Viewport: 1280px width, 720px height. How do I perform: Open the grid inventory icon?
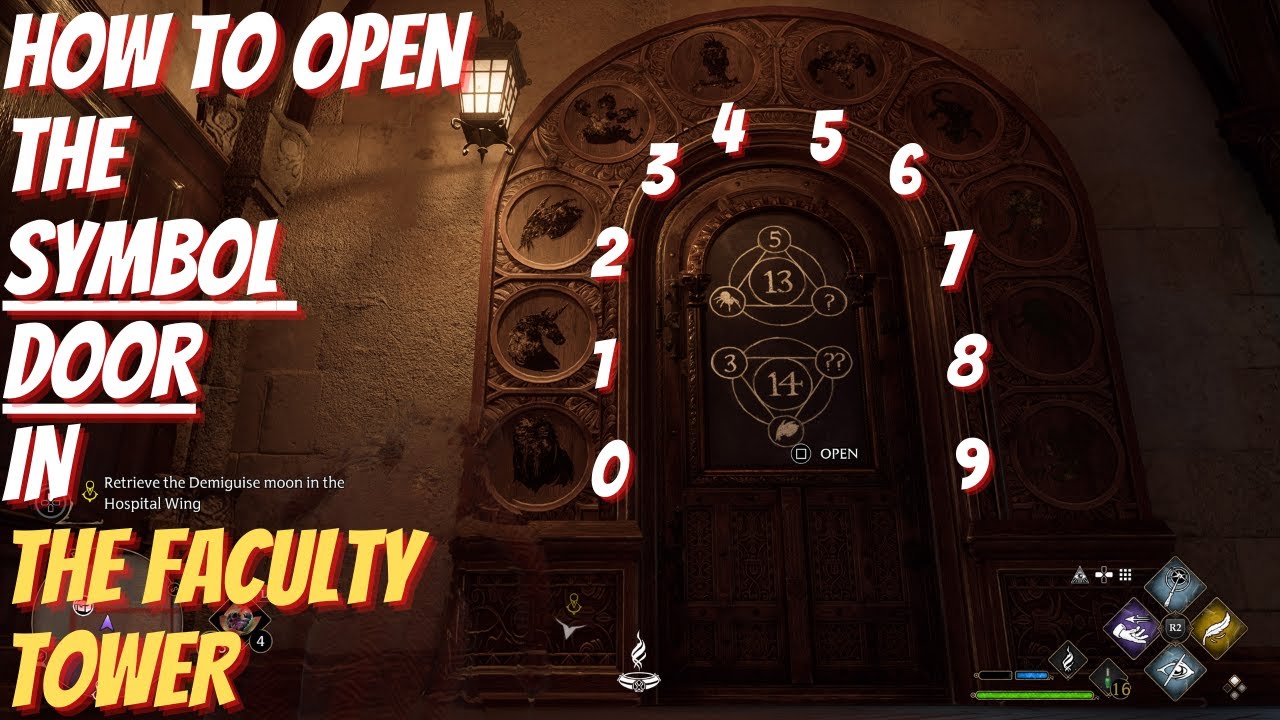pos(1125,575)
